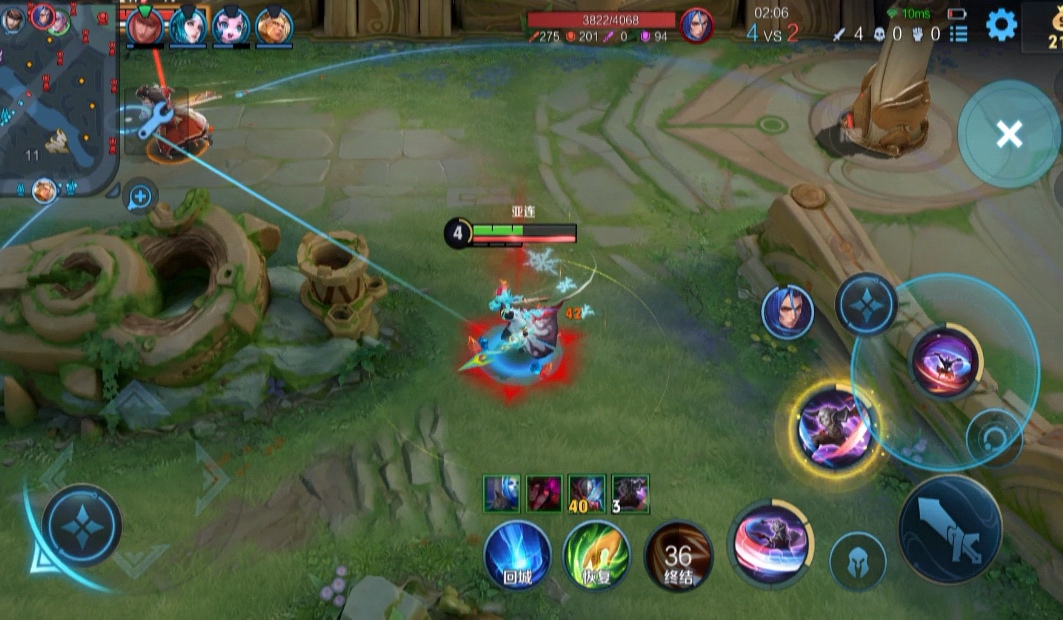The width and height of the screenshot is (1063, 620).
Task: Select the red-haired teammate portrait
Action: pyautogui.click(x=145, y=27)
